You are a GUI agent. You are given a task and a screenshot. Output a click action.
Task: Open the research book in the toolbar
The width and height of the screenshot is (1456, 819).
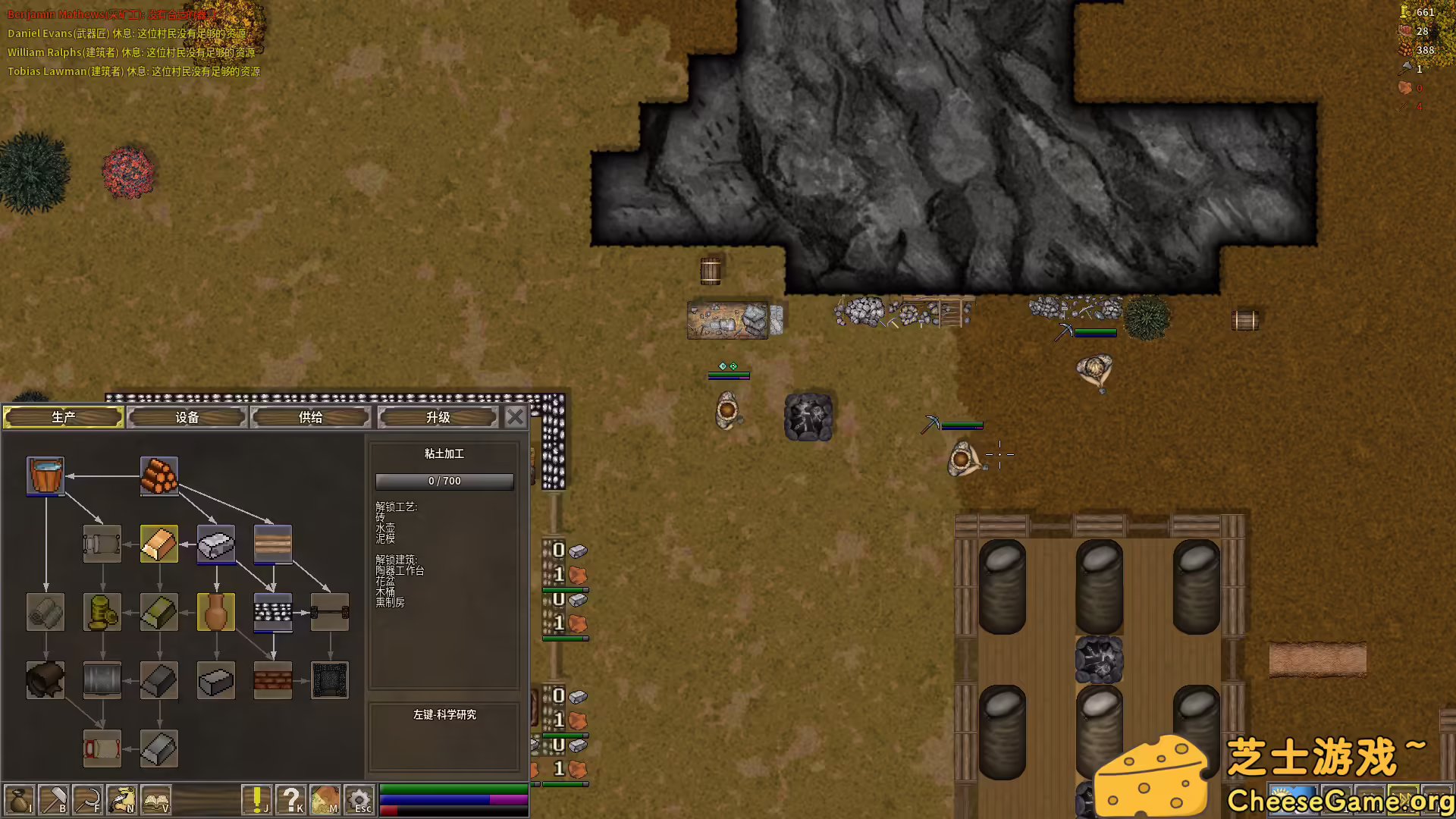click(x=156, y=800)
